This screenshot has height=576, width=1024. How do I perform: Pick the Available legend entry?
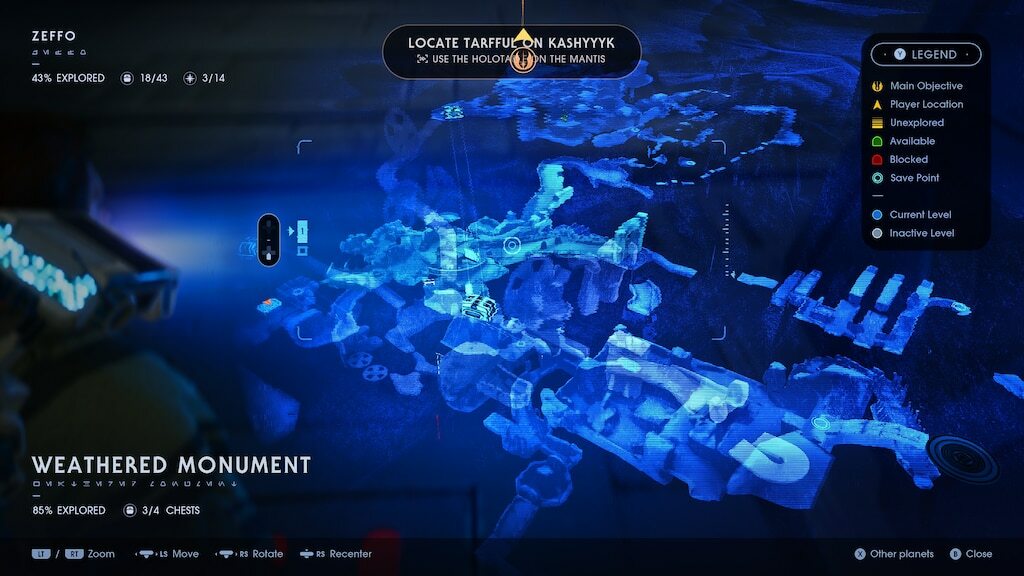pos(912,141)
